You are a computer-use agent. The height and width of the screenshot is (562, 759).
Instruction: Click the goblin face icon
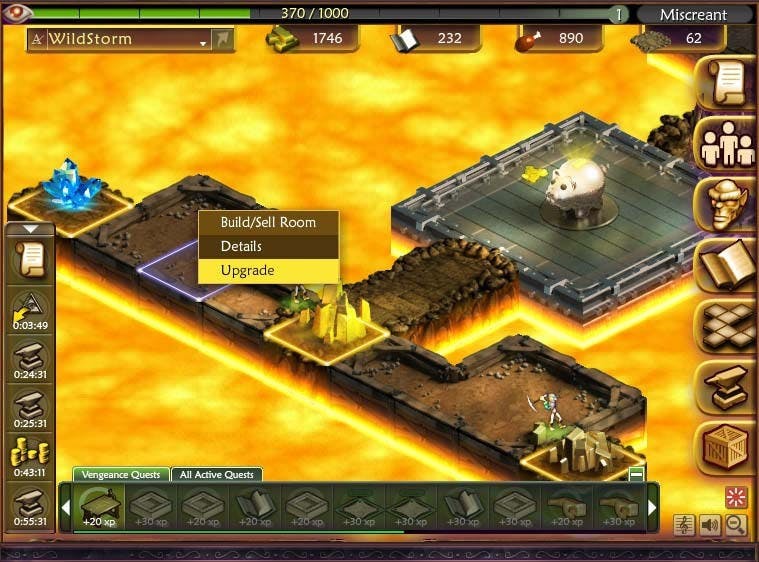[725, 205]
